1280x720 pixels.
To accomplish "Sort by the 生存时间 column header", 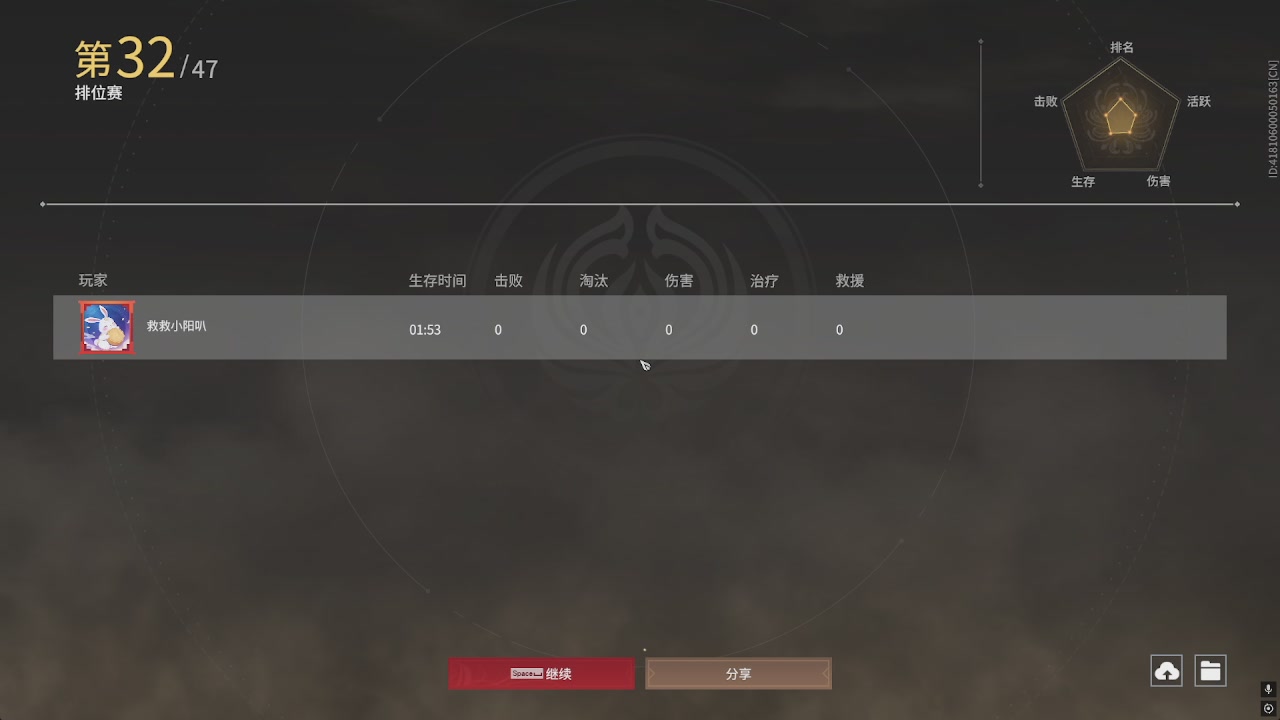I will [x=437, y=281].
